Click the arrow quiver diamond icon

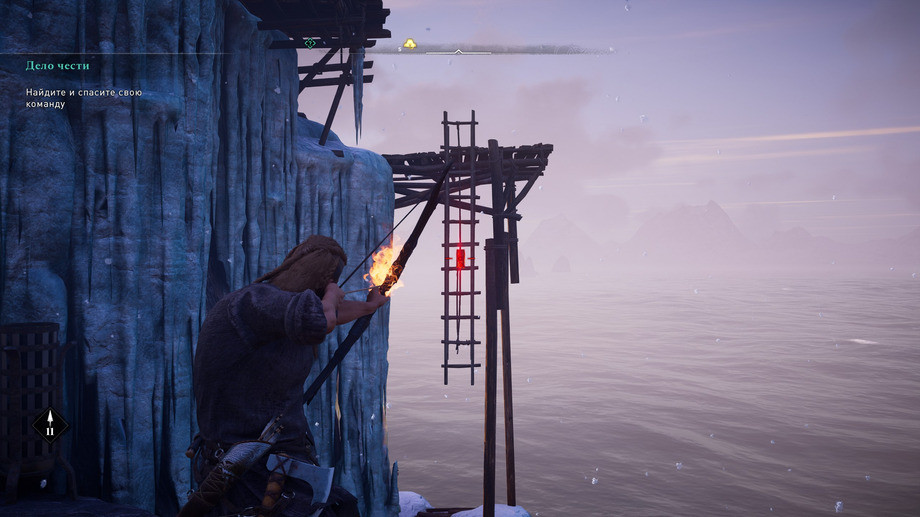pyautogui.click(x=50, y=424)
